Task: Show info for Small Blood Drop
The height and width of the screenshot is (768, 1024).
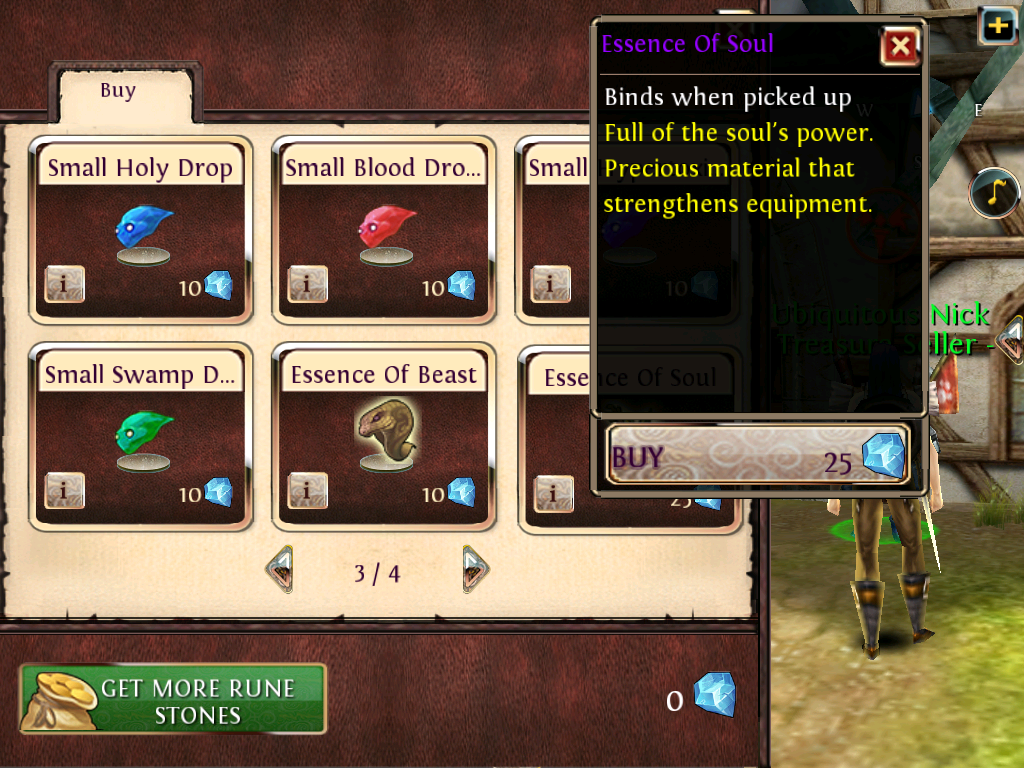Action: click(308, 285)
